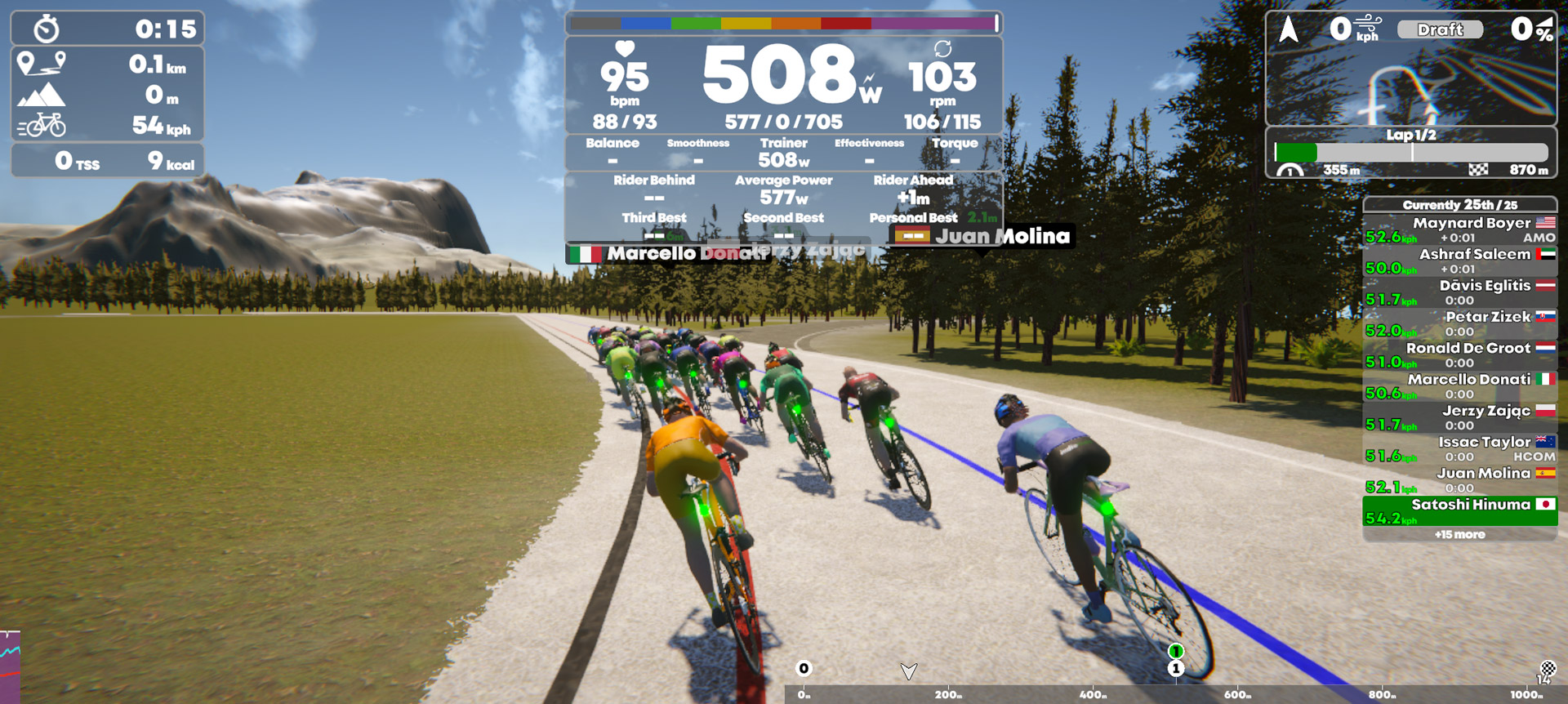Open the power graph in the corner

[x=10, y=666]
